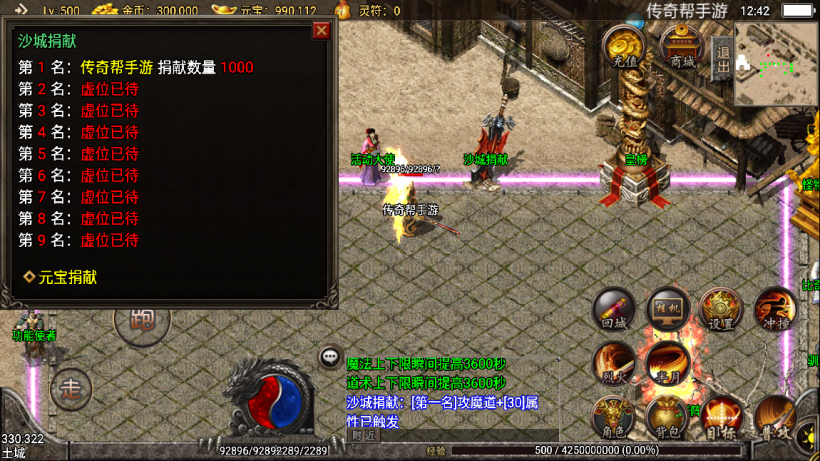Use the 普攻 basic attack

775,415
